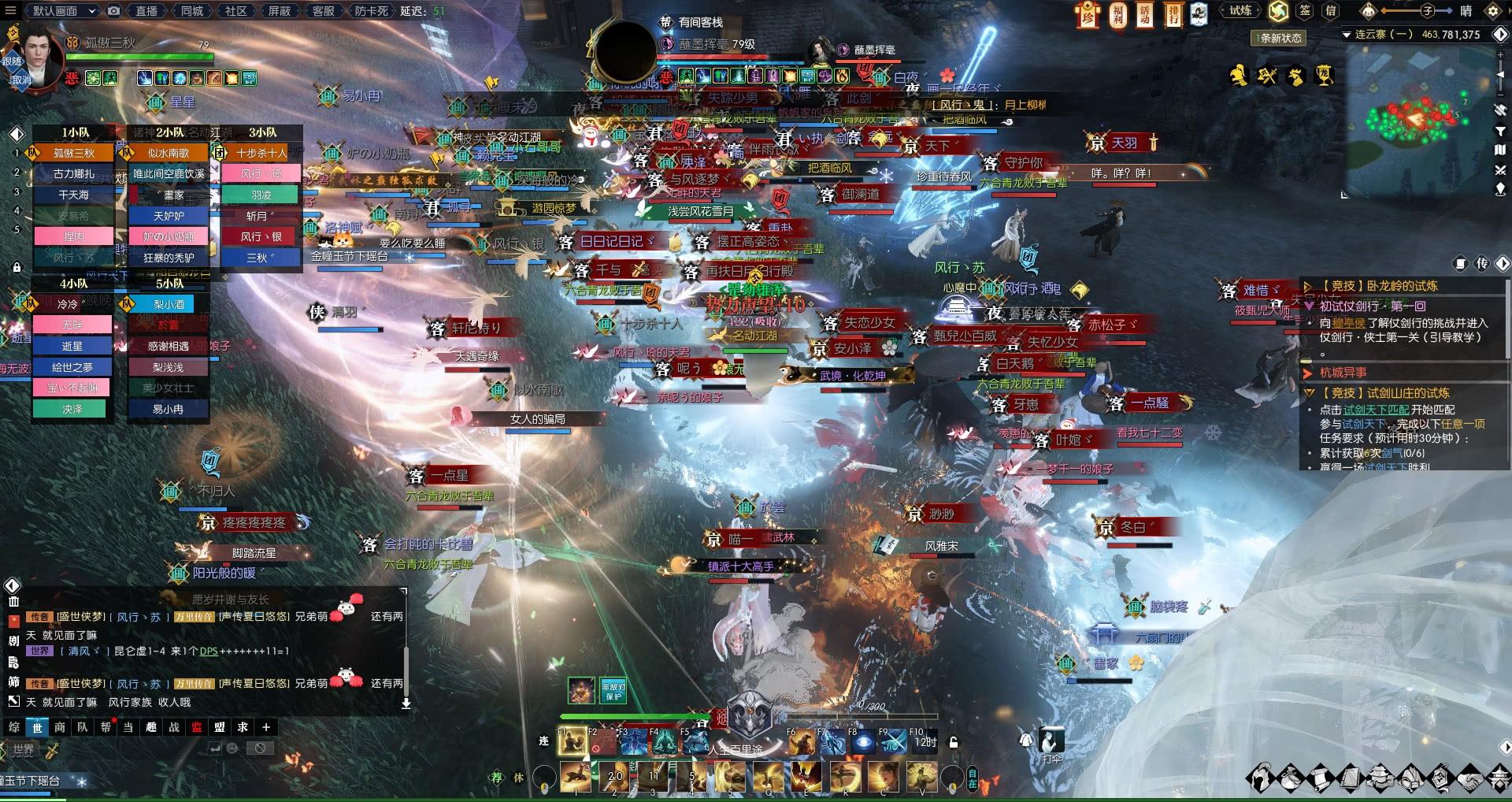Open the 试炼 trials button
1512x802 pixels.
pyautogui.click(x=1240, y=11)
